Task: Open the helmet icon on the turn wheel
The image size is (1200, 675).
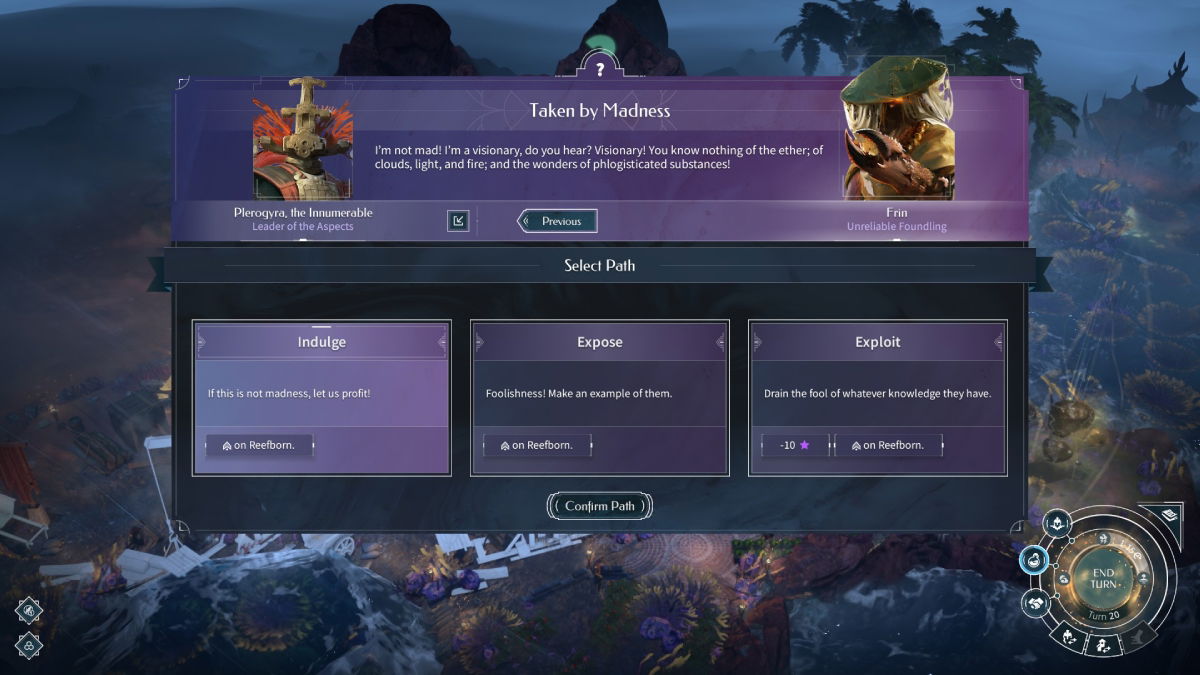Action: point(1056,523)
